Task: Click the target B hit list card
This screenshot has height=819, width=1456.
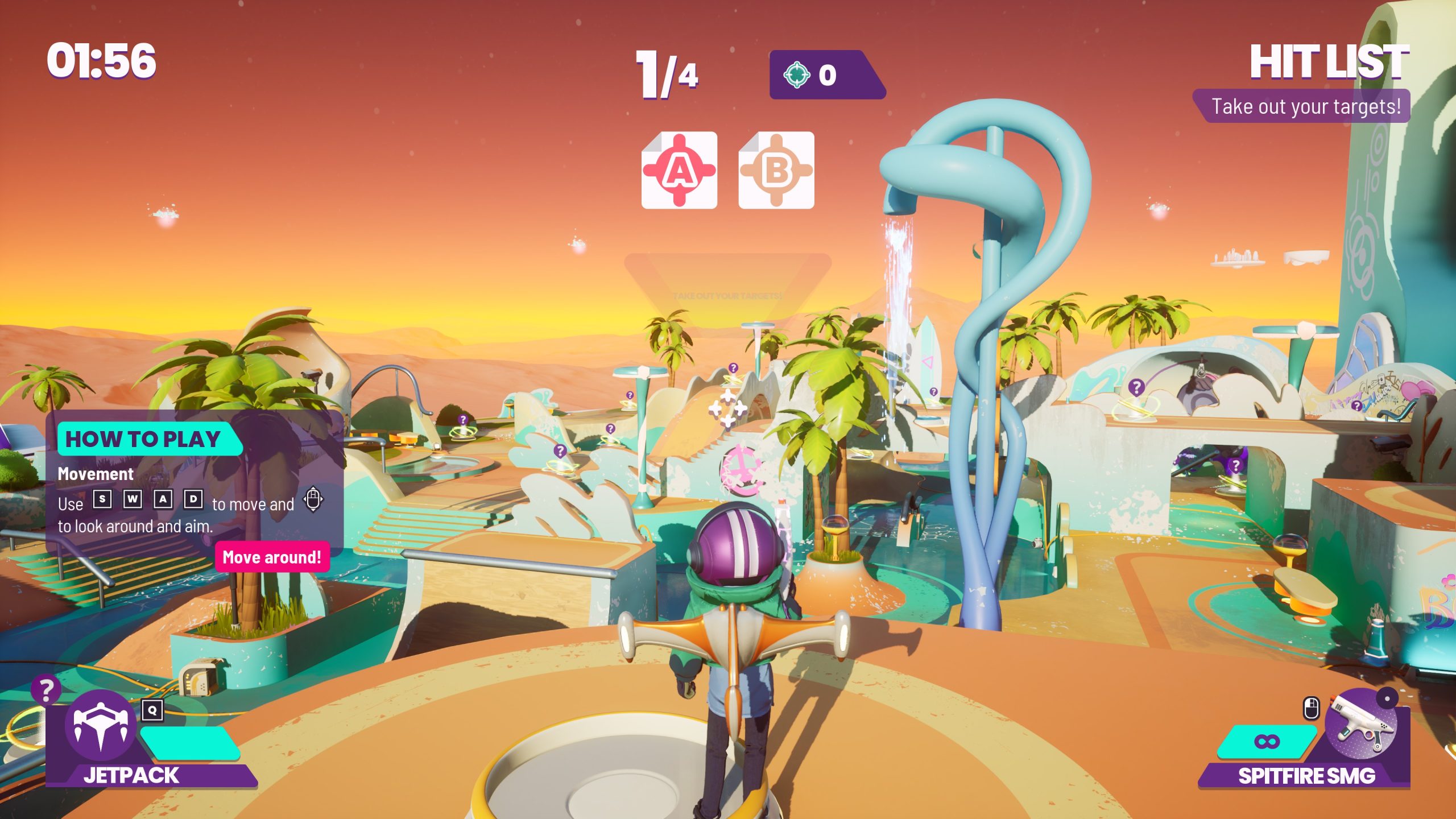Action: click(x=776, y=170)
